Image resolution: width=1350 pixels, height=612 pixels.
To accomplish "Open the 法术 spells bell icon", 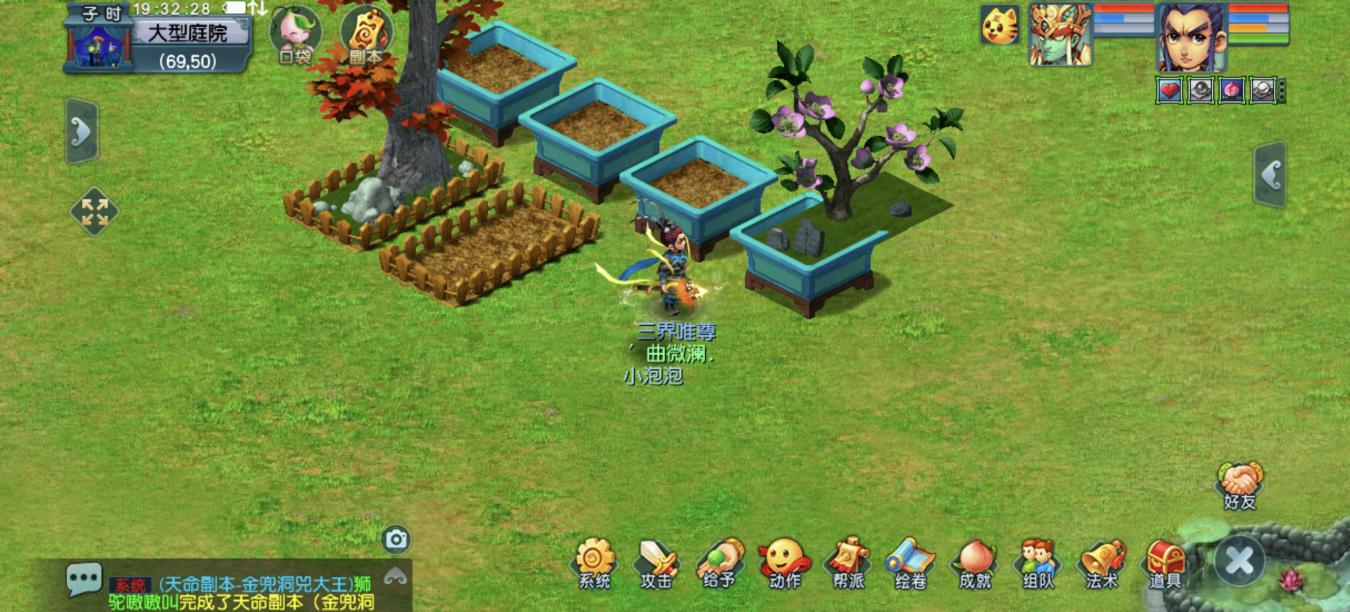I will (1101, 562).
